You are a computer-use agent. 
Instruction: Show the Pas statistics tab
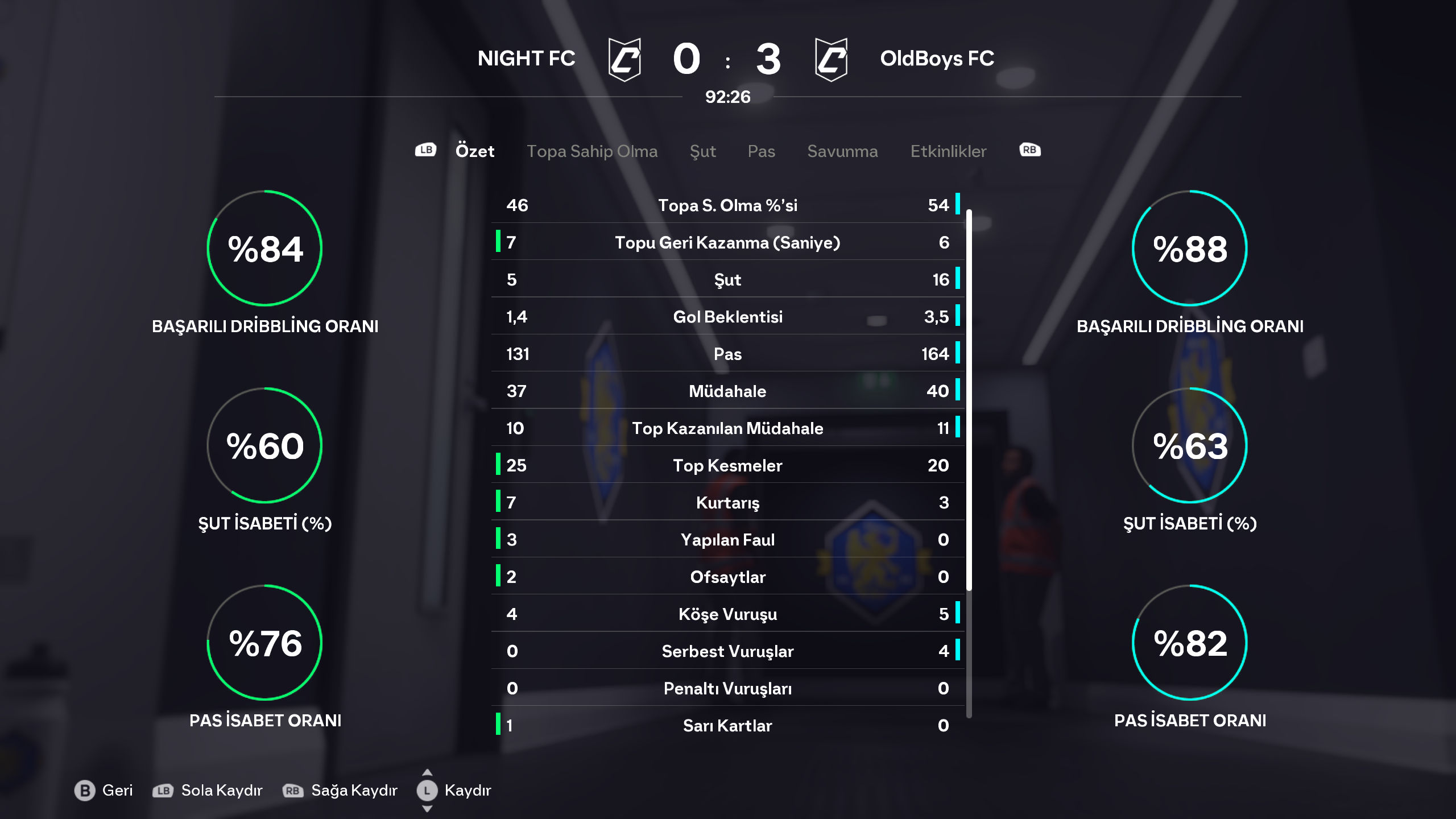761,151
